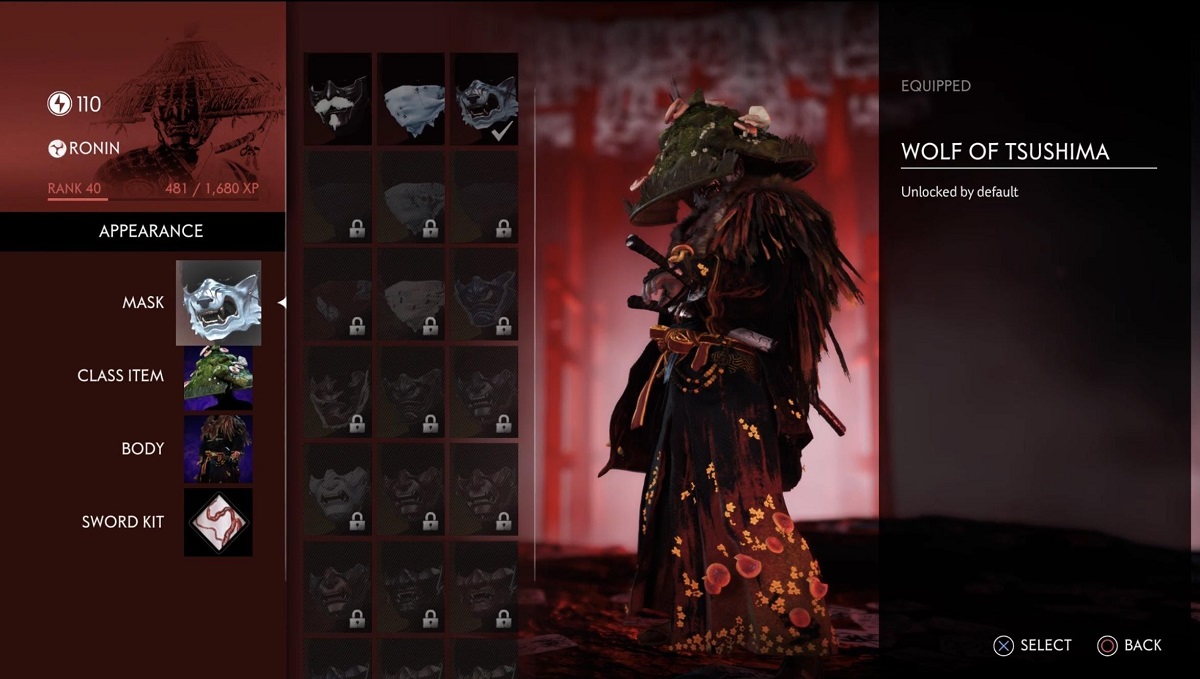Select the Mask appearance category
1200x679 pixels.
click(x=218, y=302)
